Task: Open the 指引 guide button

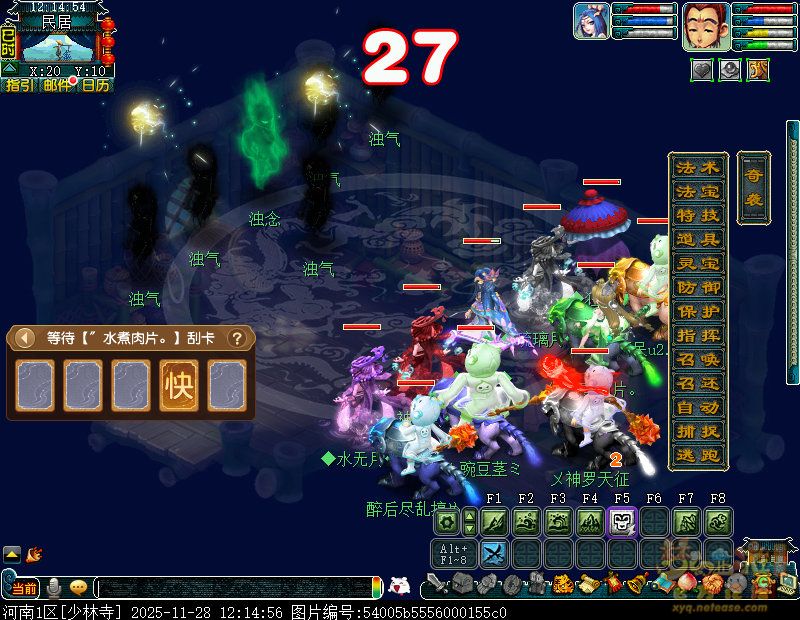Action: coord(19,86)
